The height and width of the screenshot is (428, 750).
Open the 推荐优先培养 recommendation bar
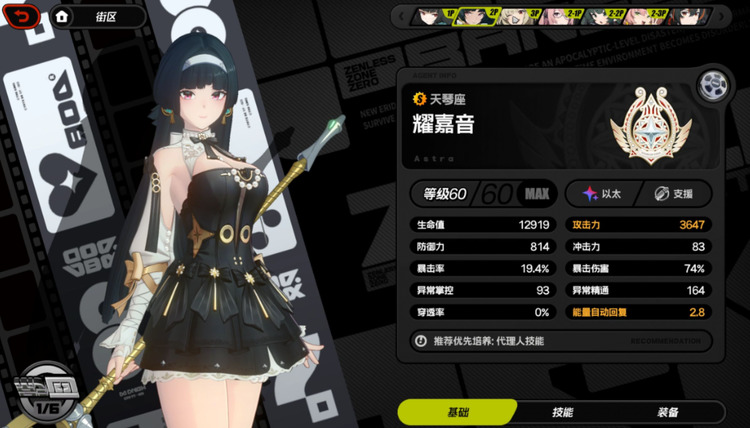(x=560, y=341)
